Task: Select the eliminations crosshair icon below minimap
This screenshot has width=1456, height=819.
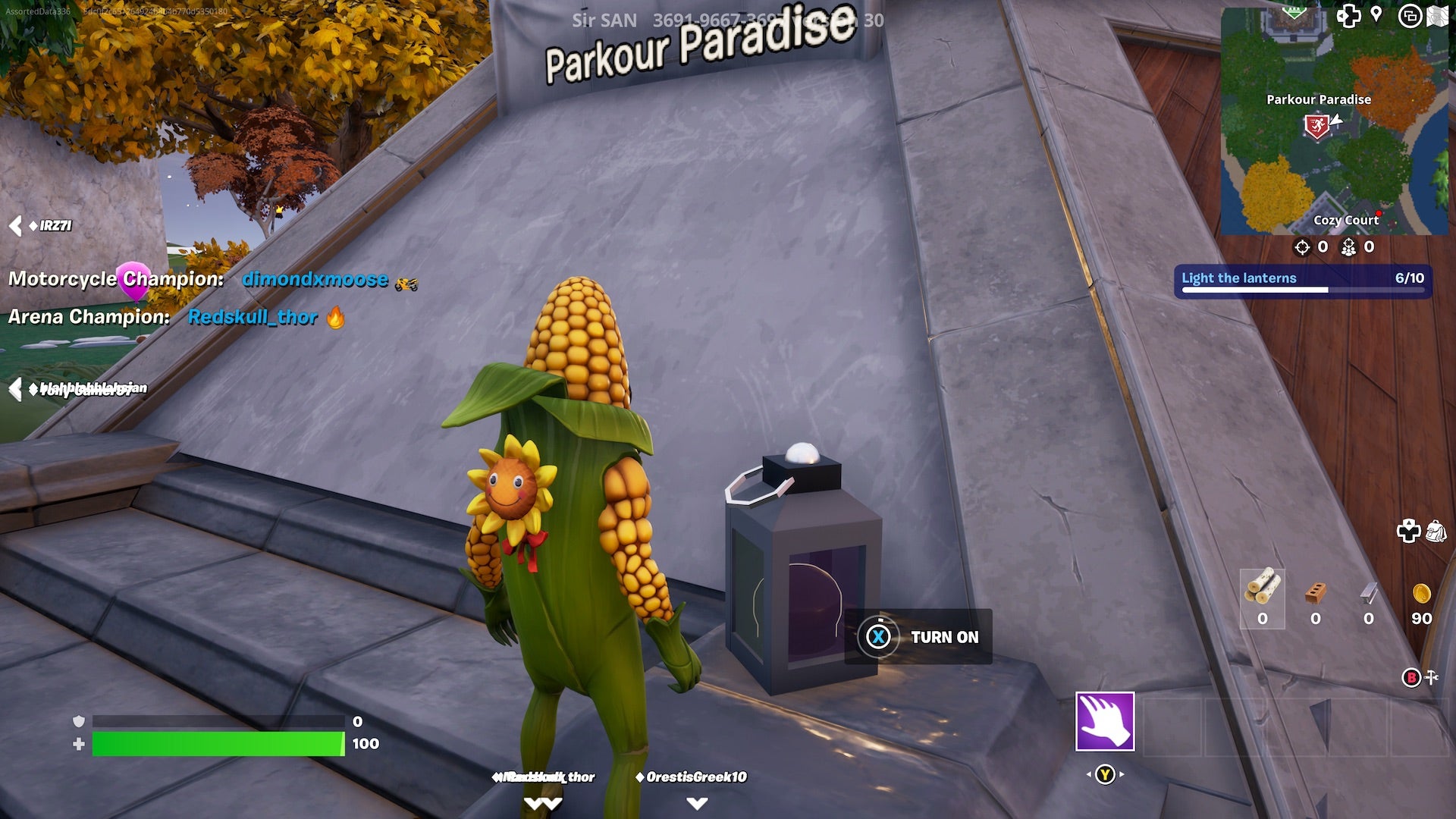Action: click(x=1302, y=246)
